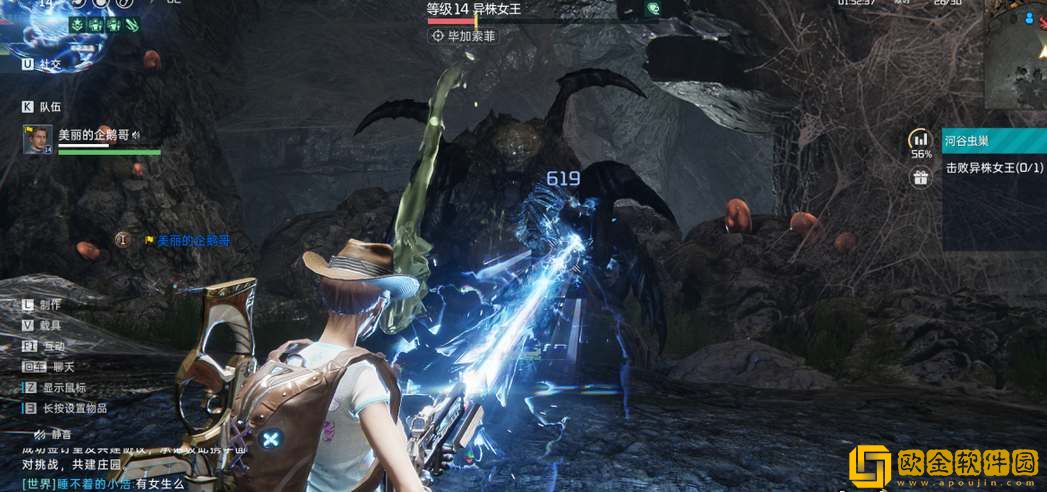1047x492 pixels.
Task: Show the dungeon progress stats icon
Action: click(x=920, y=141)
